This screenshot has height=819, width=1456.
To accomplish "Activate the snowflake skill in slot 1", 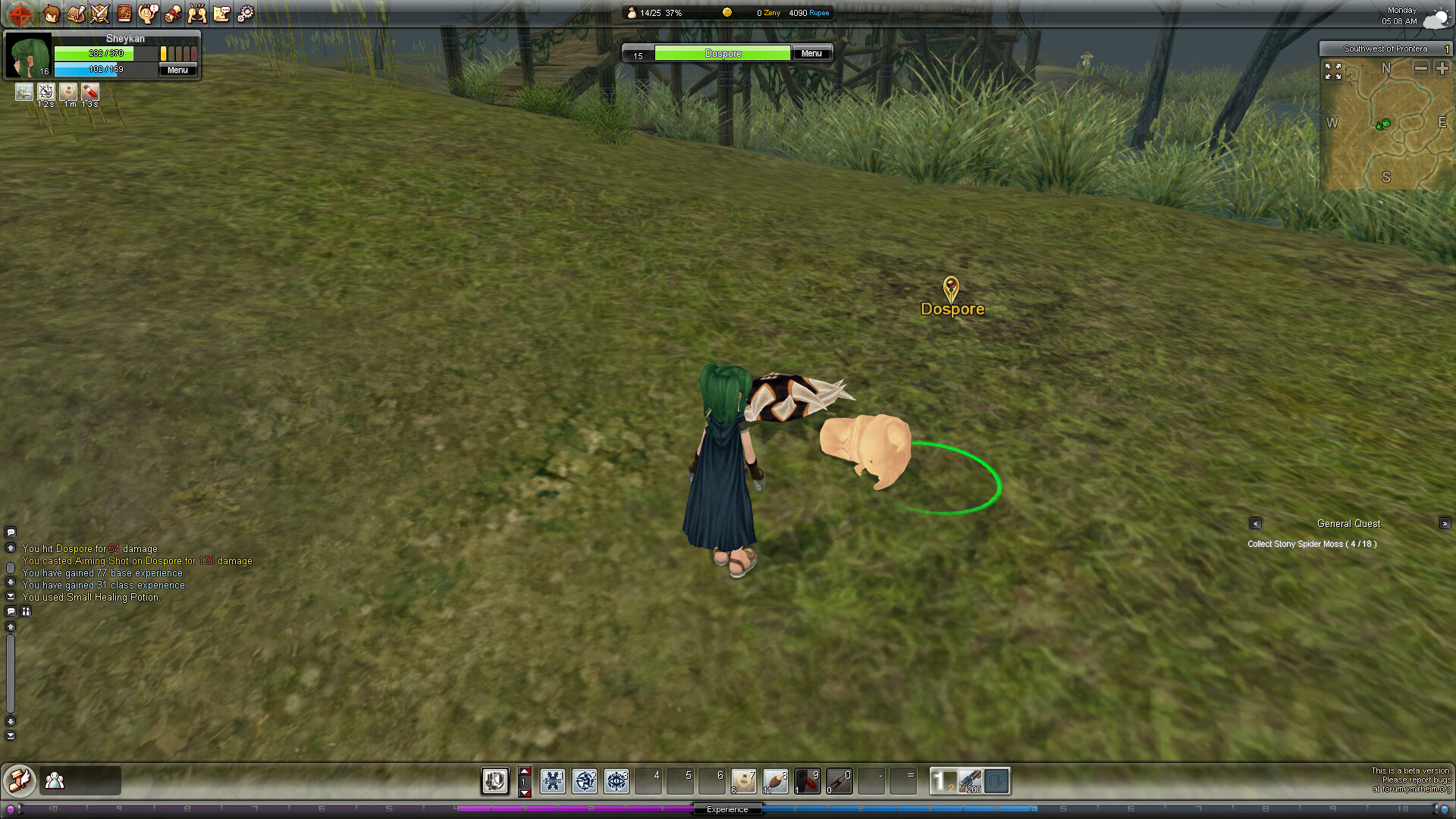I will tap(553, 781).
